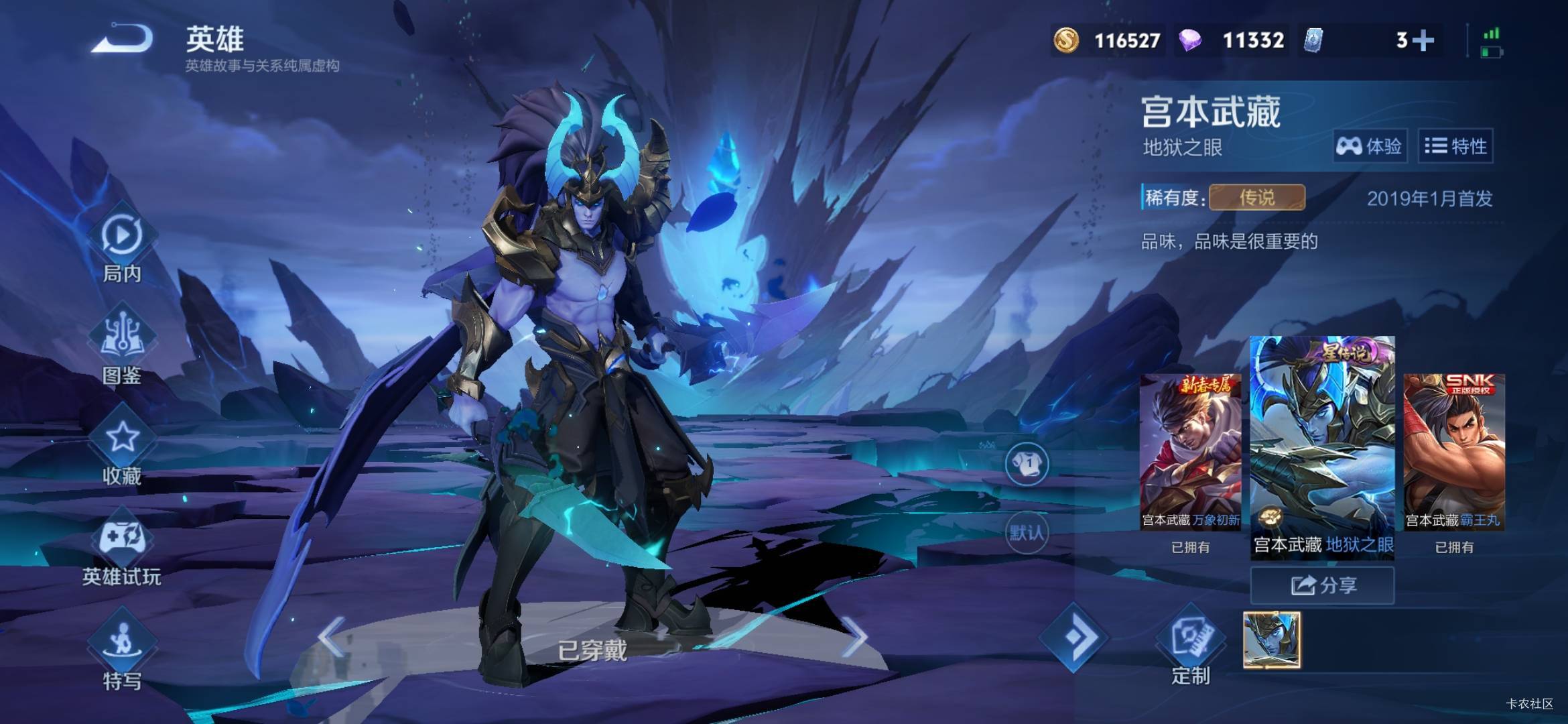The height and width of the screenshot is (724, 1568).
Task: Select the 万象初新 skin thumbnail
Action: (x=1190, y=452)
